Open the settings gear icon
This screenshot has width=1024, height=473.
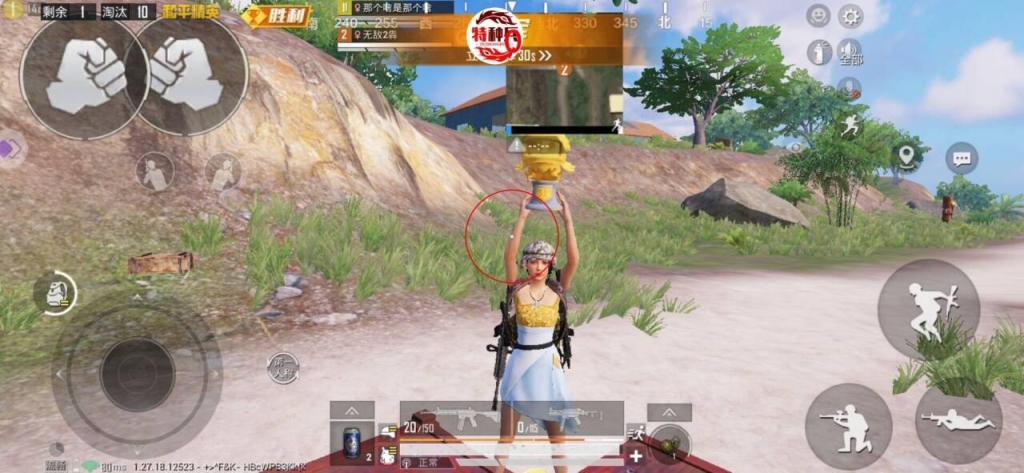coord(850,16)
